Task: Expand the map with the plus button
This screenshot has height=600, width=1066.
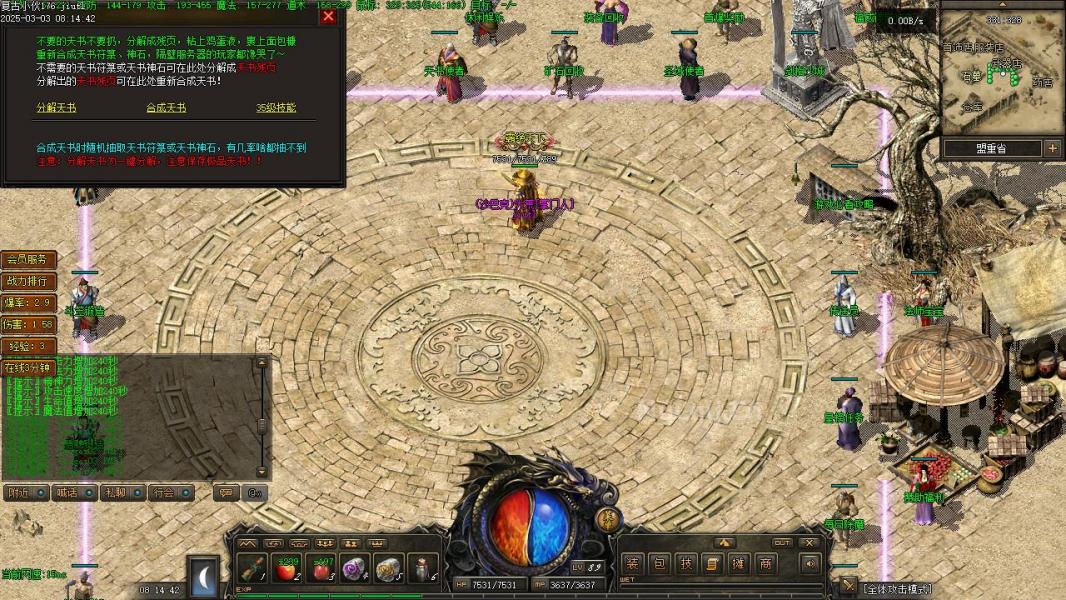Action: click(x=1052, y=148)
